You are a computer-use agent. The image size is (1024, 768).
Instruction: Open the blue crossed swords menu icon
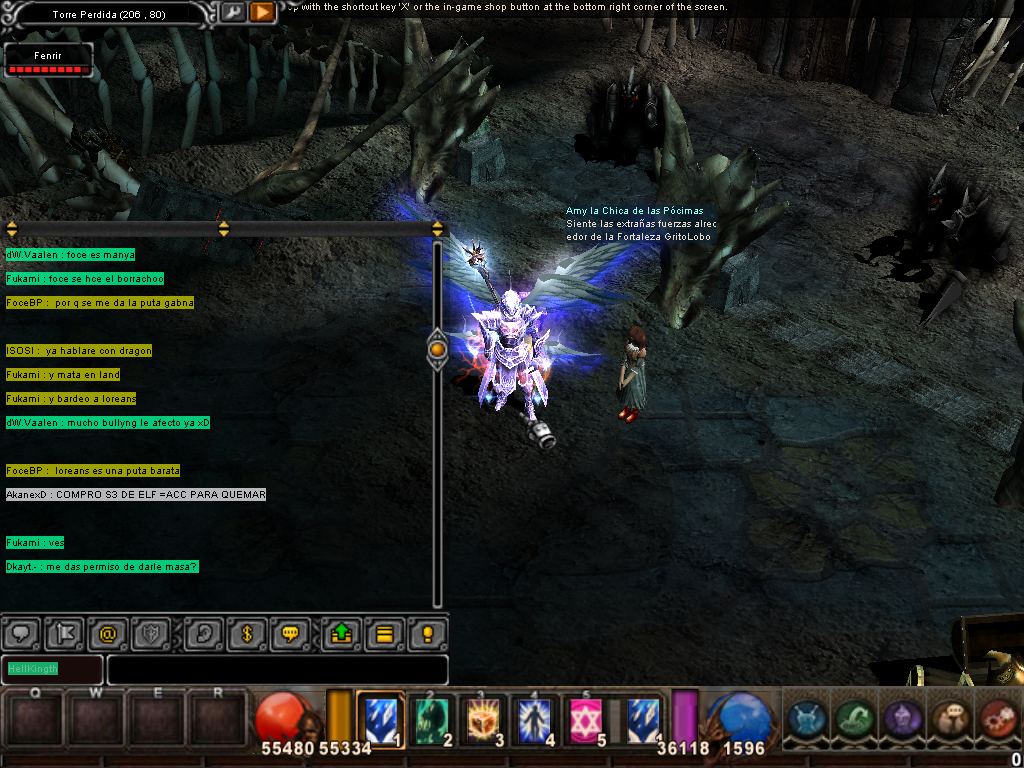click(x=806, y=719)
